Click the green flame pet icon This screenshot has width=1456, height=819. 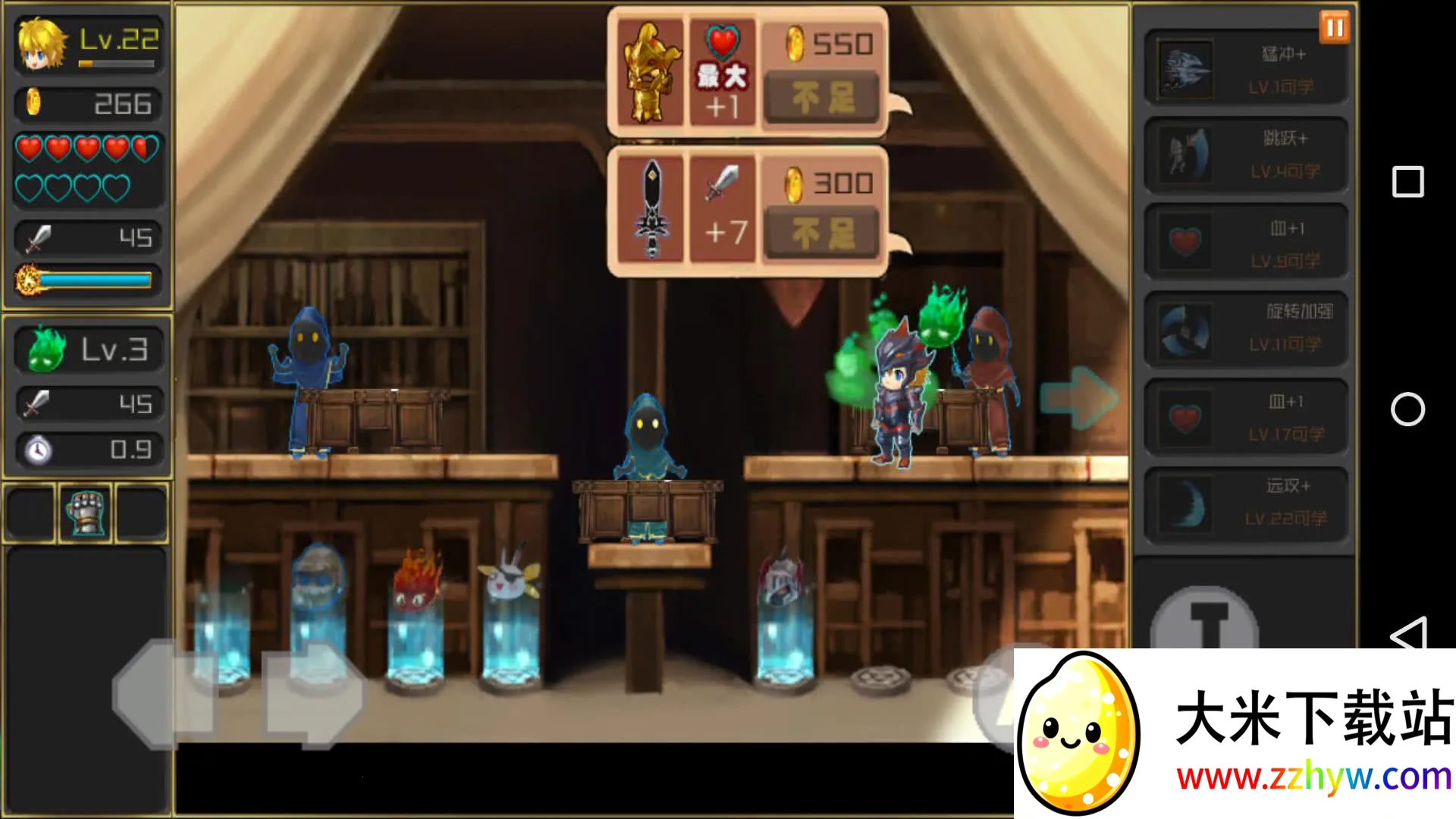tap(46, 350)
